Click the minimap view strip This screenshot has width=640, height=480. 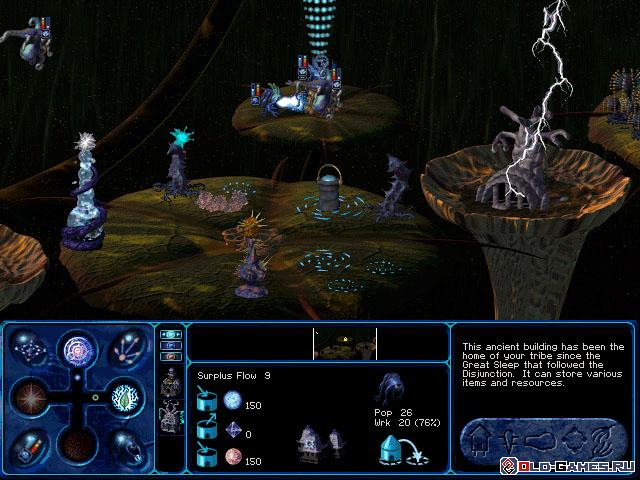[x=345, y=344]
